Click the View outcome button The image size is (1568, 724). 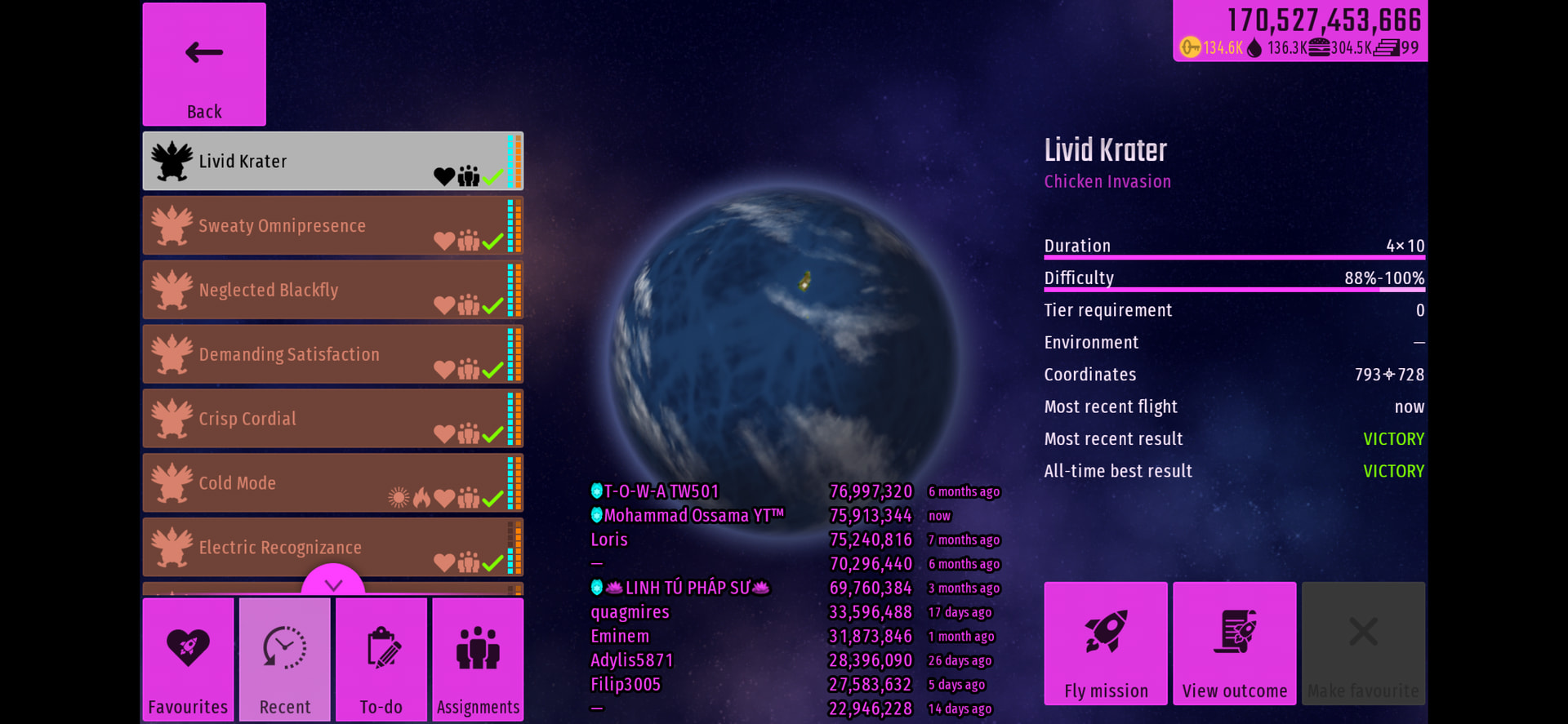pos(1235,643)
